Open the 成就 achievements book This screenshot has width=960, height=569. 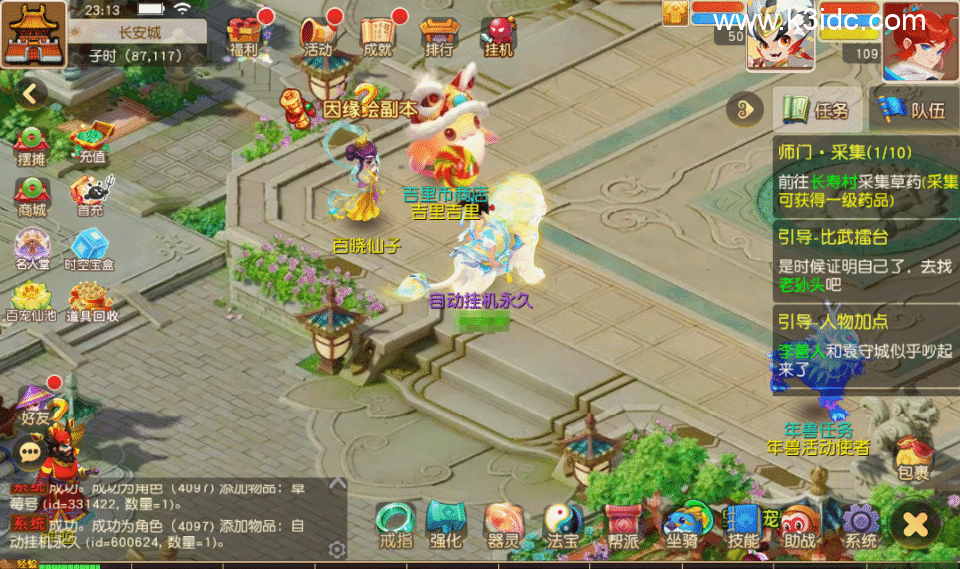click(378, 36)
